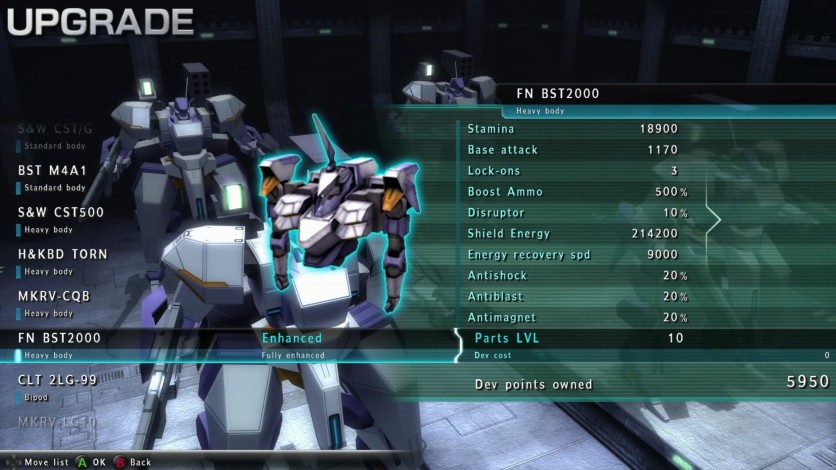The height and width of the screenshot is (470, 836).
Task: Choose the S&W CST500 heavy body
Action: (61, 218)
